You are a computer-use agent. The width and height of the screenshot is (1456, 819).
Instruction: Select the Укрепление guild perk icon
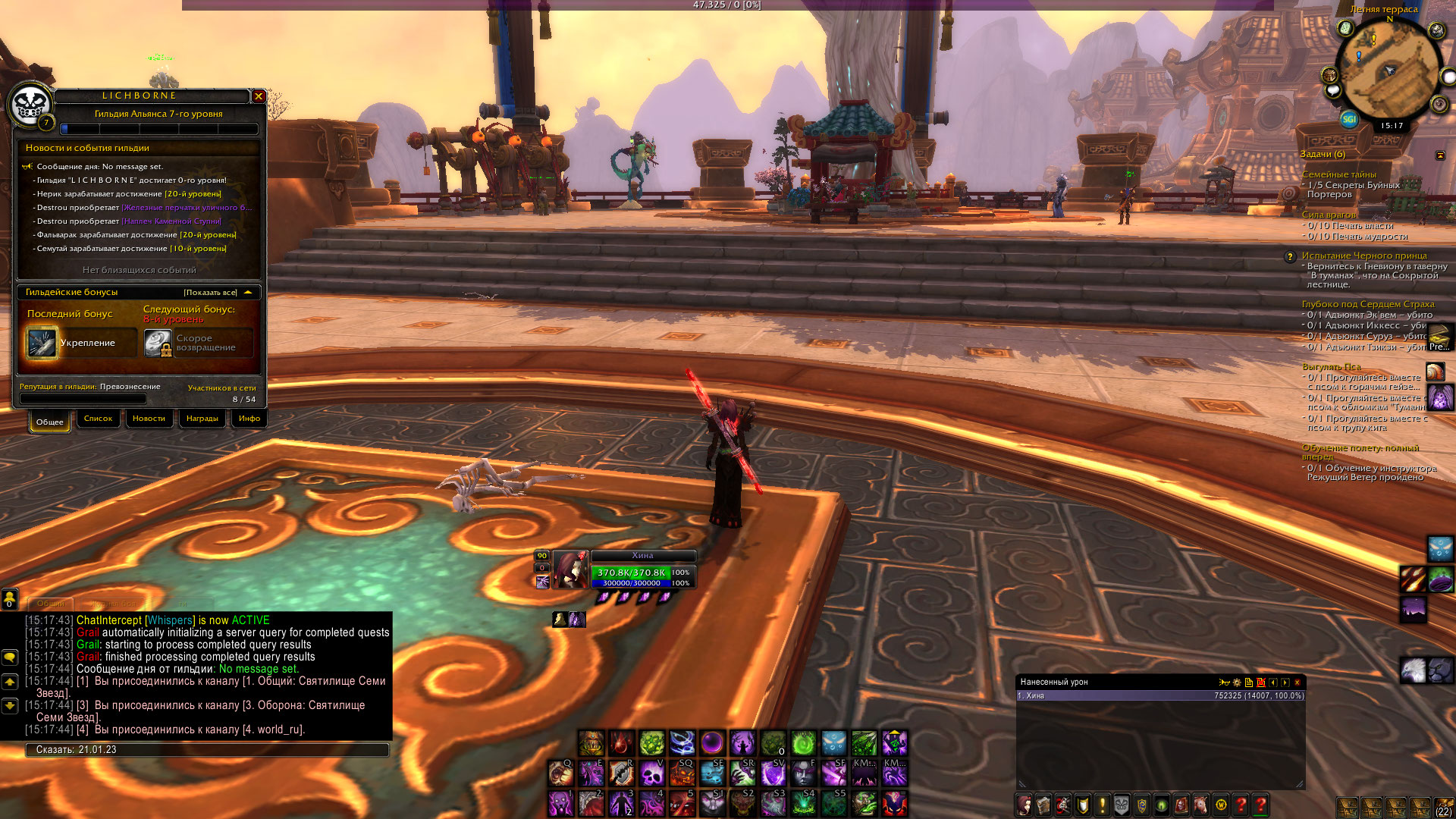coord(42,343)
